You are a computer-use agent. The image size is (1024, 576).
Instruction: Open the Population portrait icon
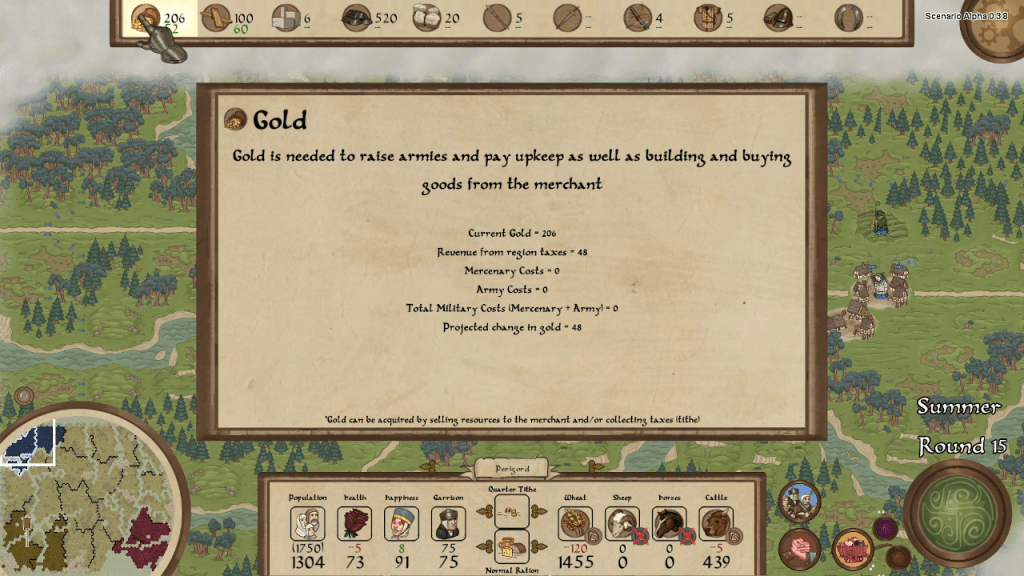click(307, 523)
